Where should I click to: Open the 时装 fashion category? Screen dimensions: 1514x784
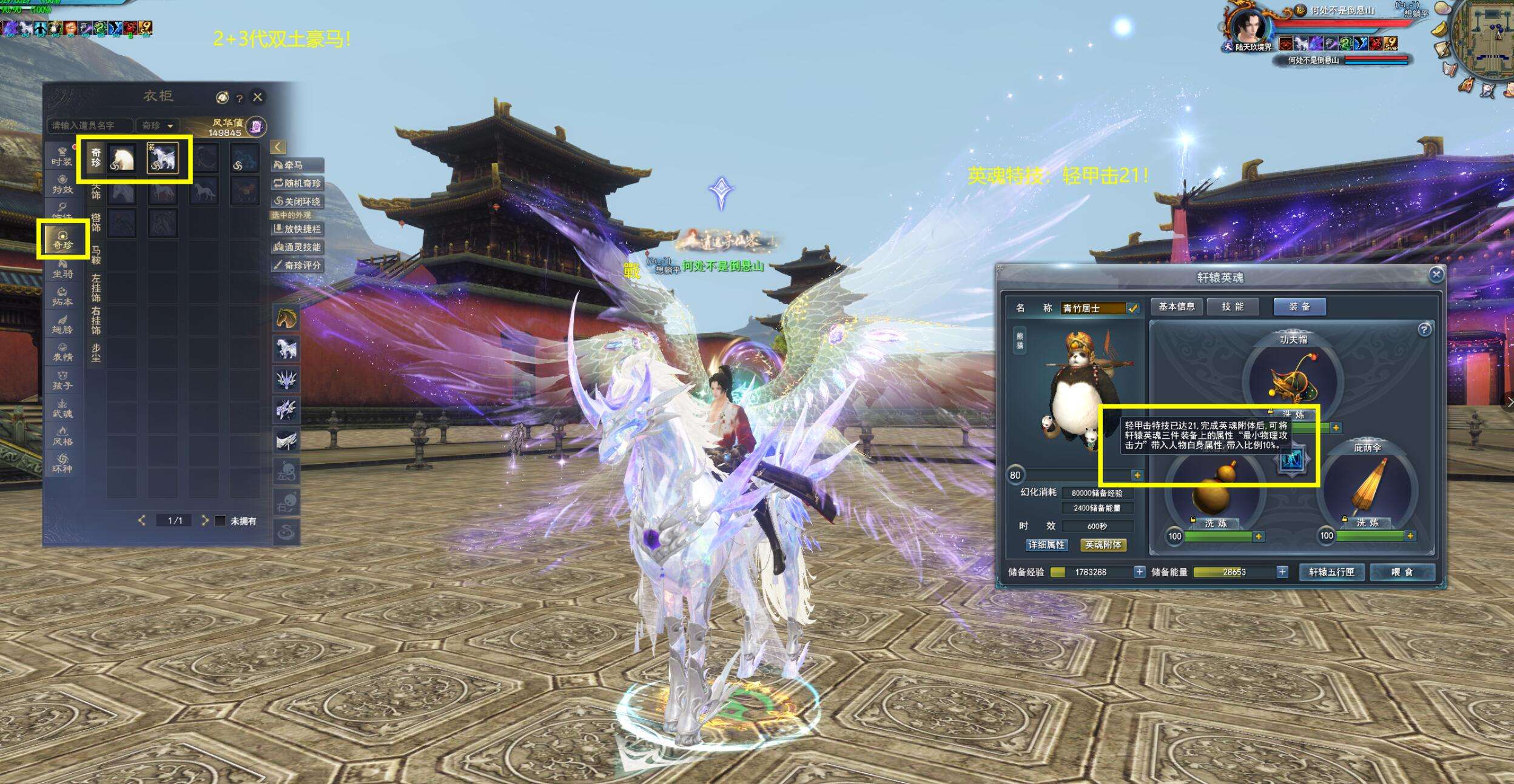pos(62,156)
